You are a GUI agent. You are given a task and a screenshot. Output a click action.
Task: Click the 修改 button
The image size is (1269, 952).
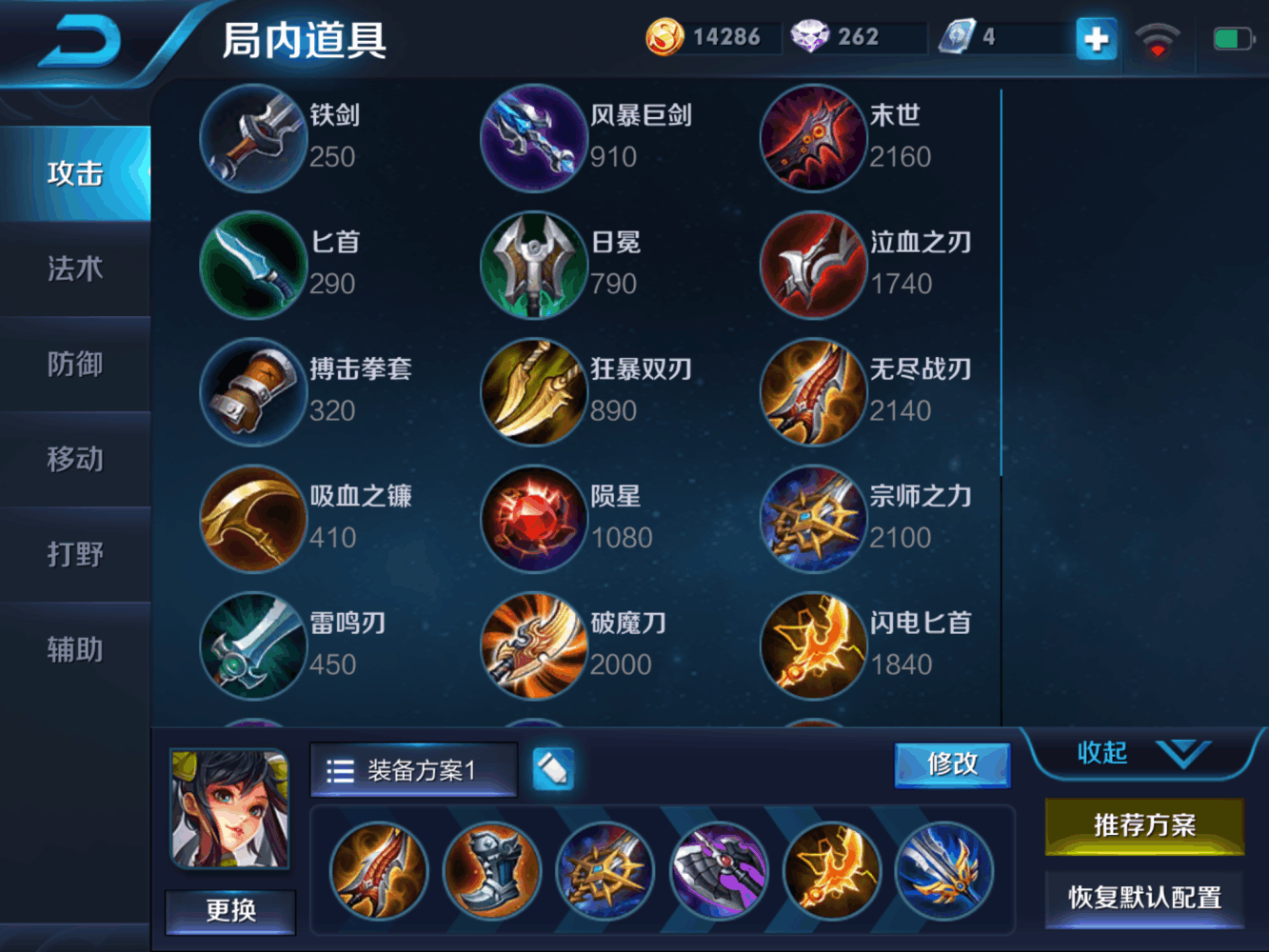[951, 764]
